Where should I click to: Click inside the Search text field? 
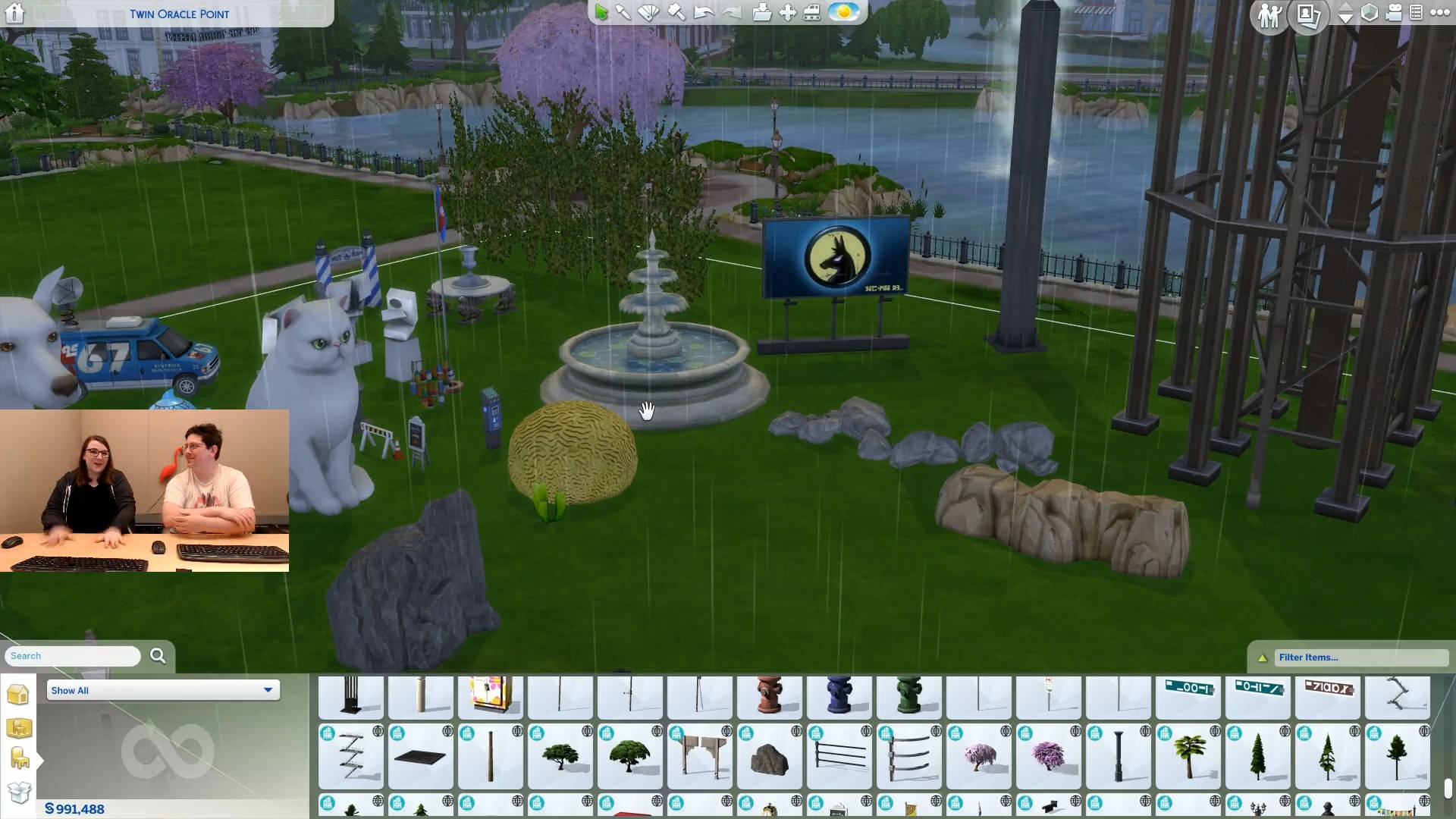72,655
